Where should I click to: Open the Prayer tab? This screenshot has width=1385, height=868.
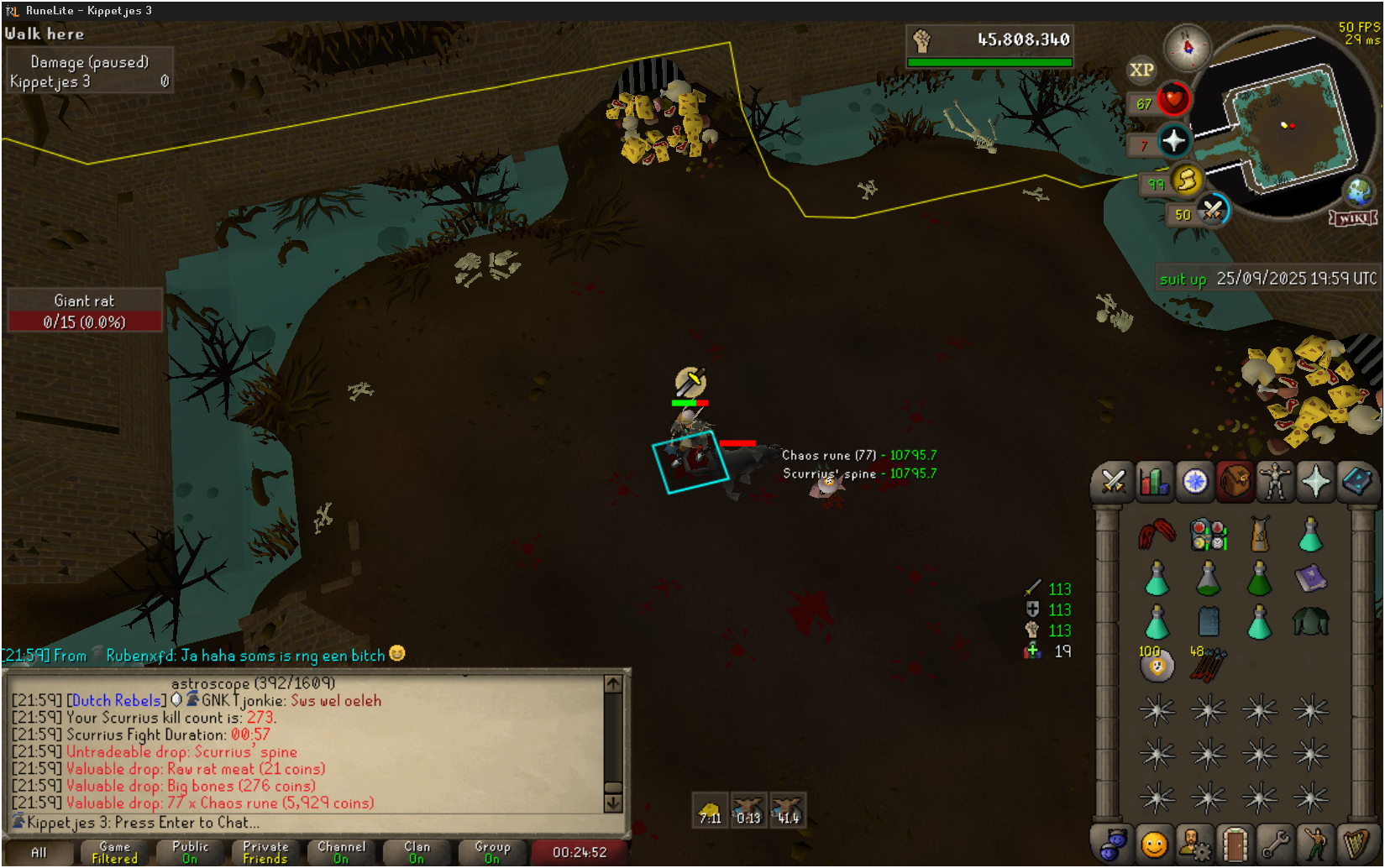coord(1315,483)
